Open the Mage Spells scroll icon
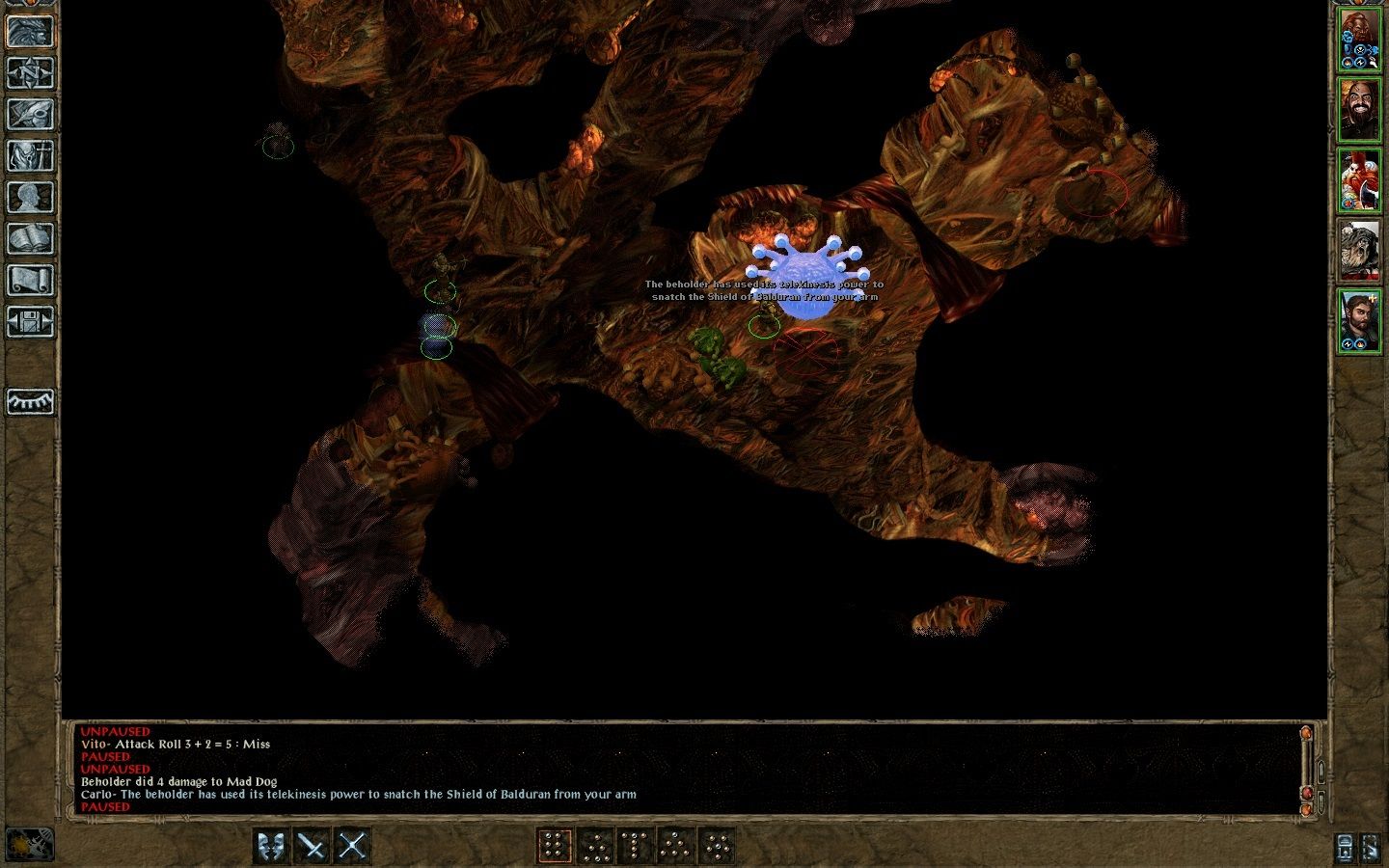The width and height of the screenshot is (1389, 868). 31,278
